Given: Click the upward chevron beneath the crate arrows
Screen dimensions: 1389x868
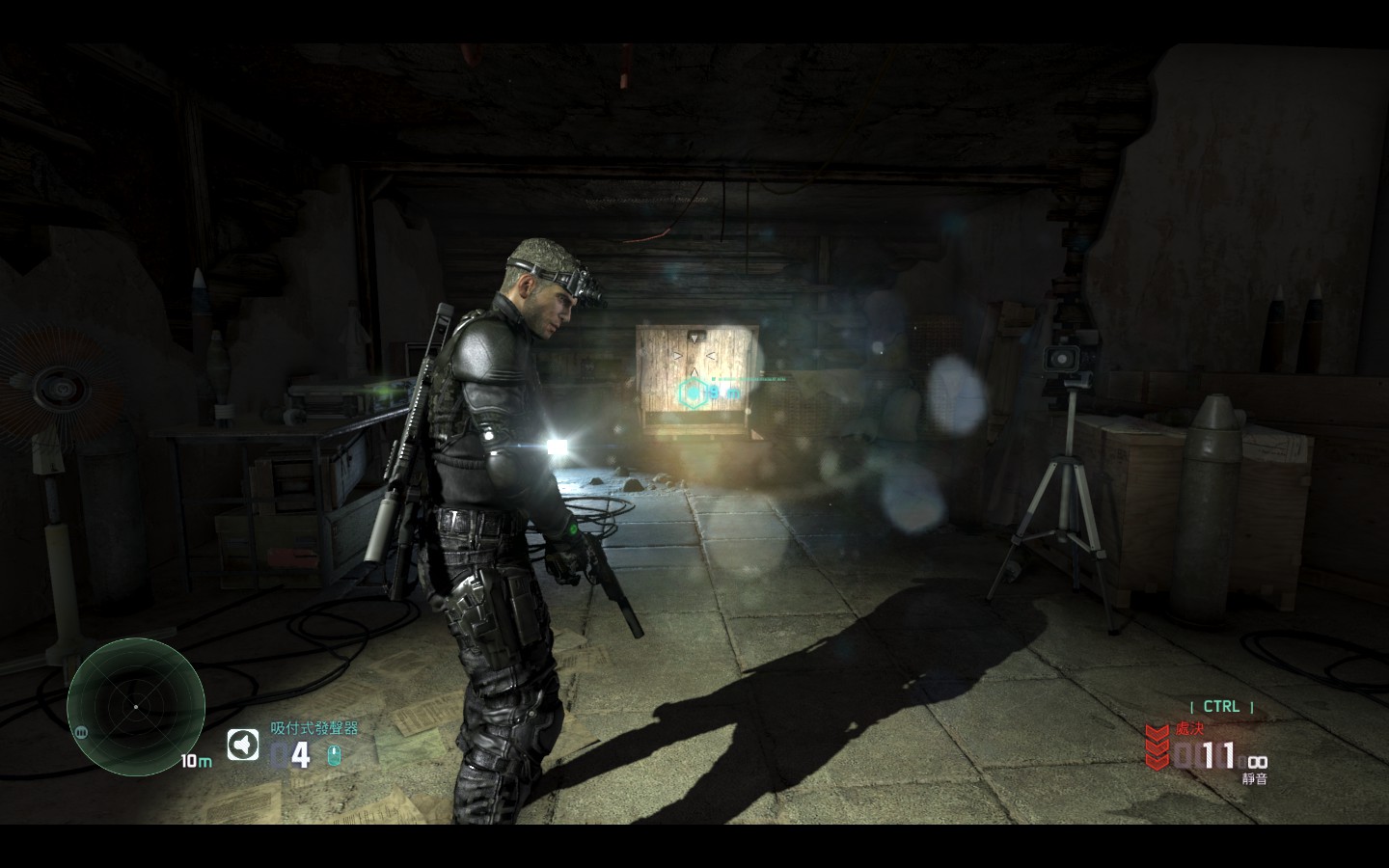Looking at the screenshot, I should click(694, 372).
